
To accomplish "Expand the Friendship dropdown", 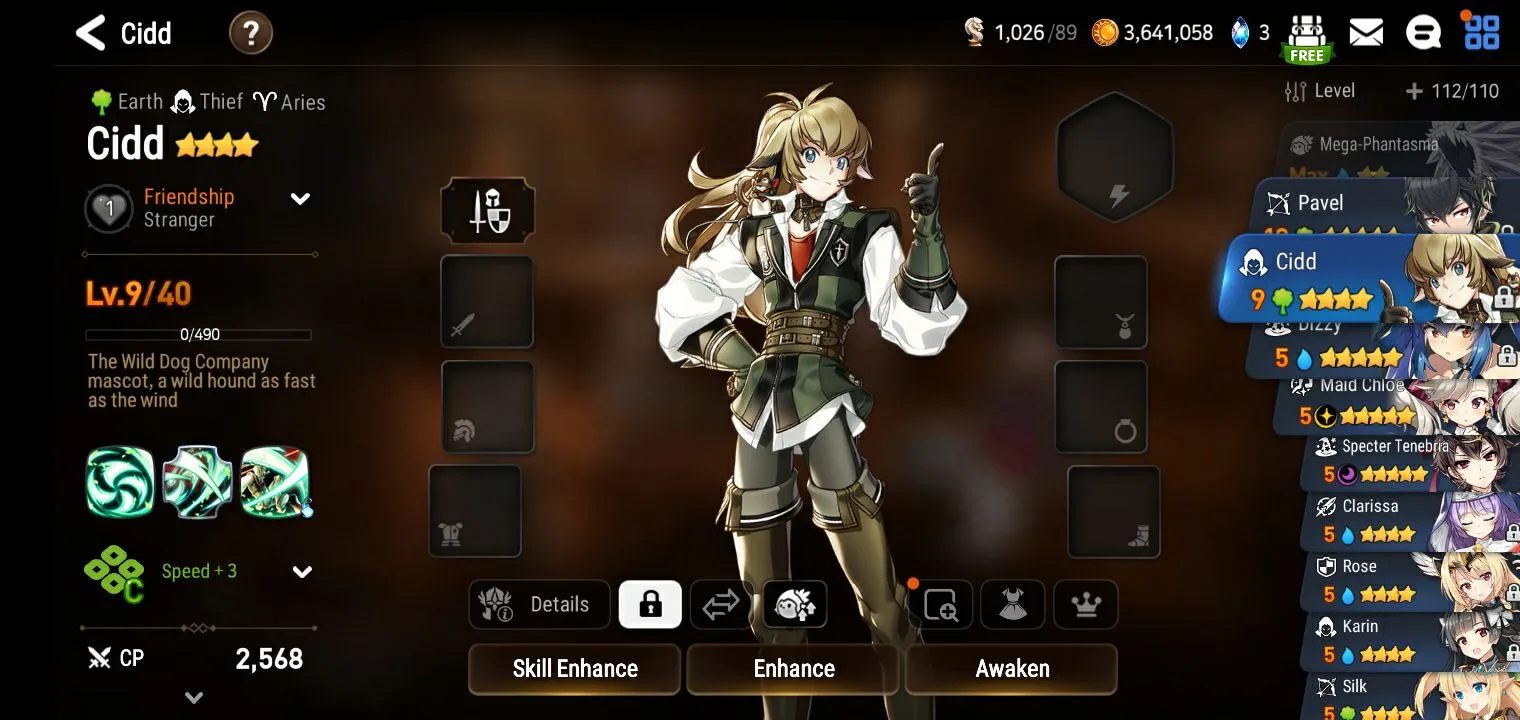I will (300, 199).
